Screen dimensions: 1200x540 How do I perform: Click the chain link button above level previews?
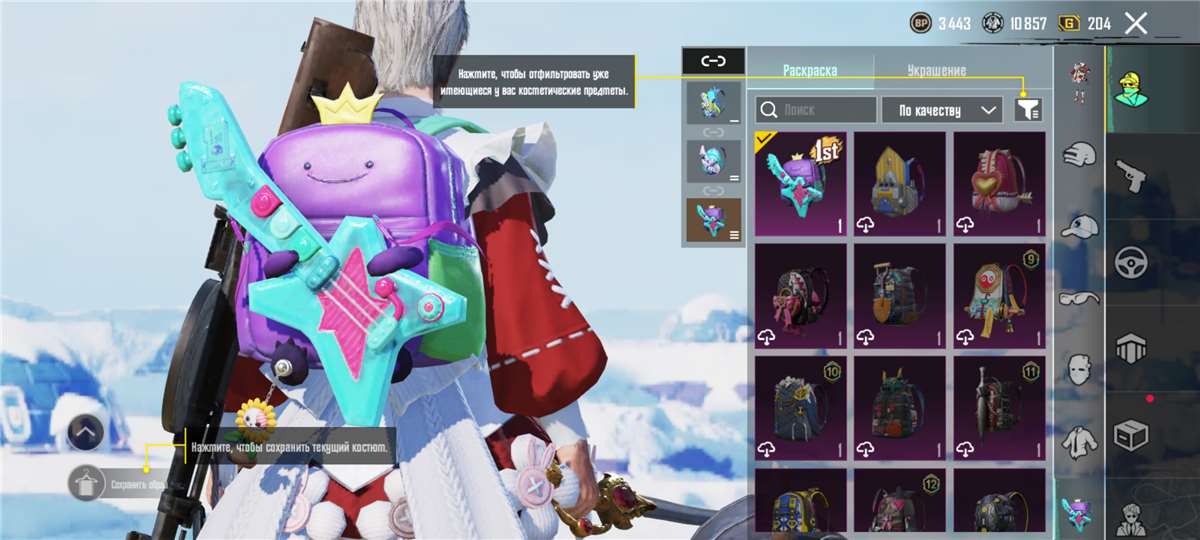pyautogui.click(x=713, y=61)
